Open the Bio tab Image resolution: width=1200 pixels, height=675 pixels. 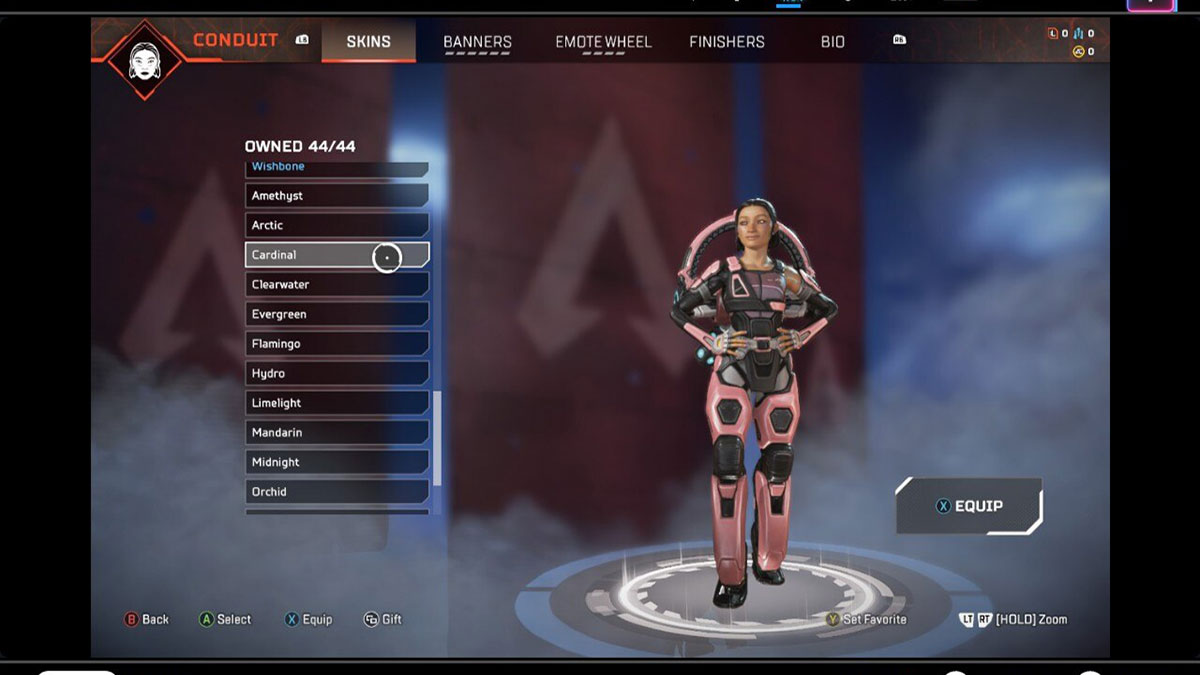coord(833,42)
